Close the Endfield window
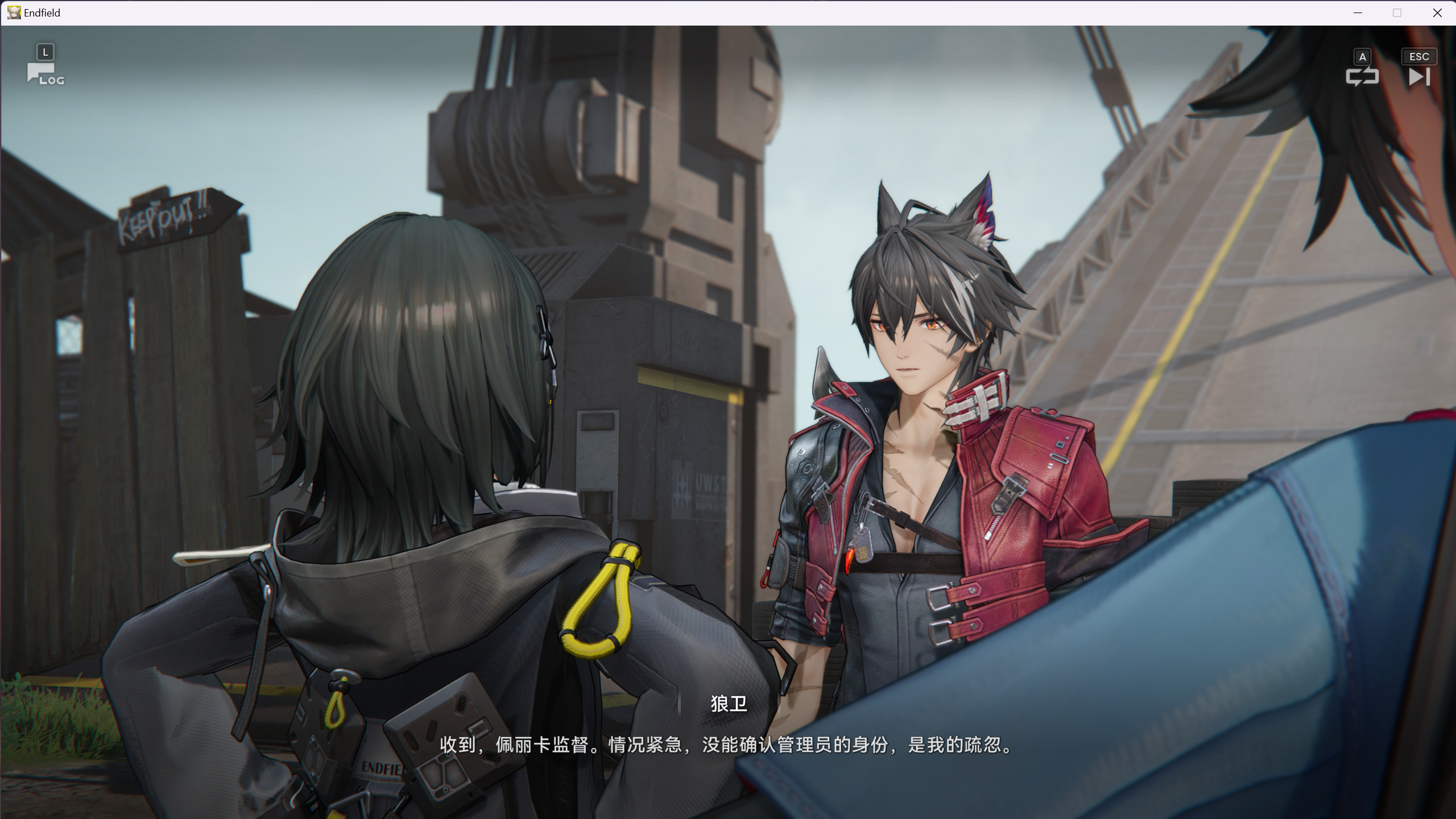Image resolution: width=1456 pixels, height=819 pixels. pyautogui.click(x=1437, y=13)
